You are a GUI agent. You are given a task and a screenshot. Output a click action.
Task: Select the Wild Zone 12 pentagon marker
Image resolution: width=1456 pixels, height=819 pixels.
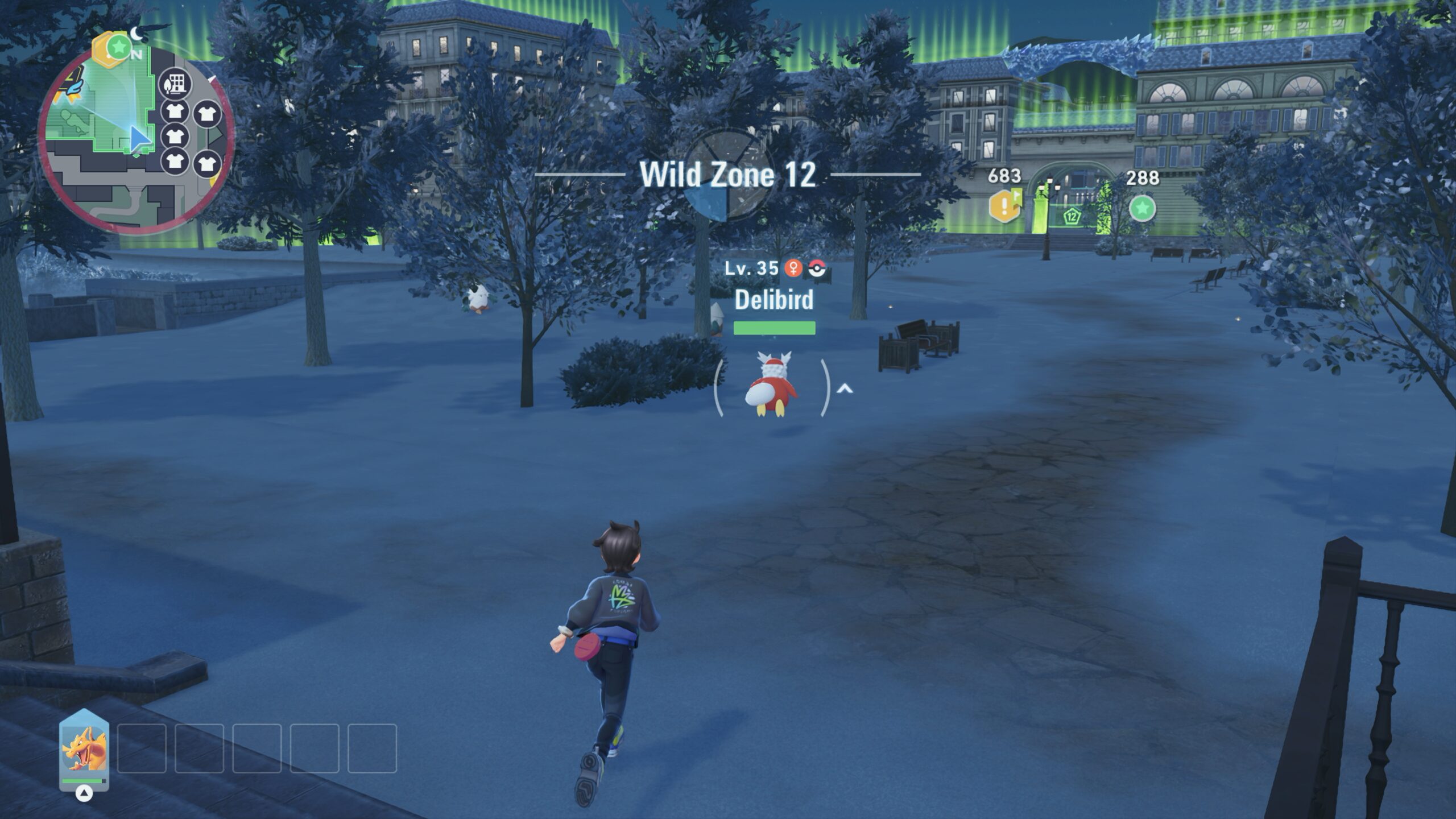1072,216
